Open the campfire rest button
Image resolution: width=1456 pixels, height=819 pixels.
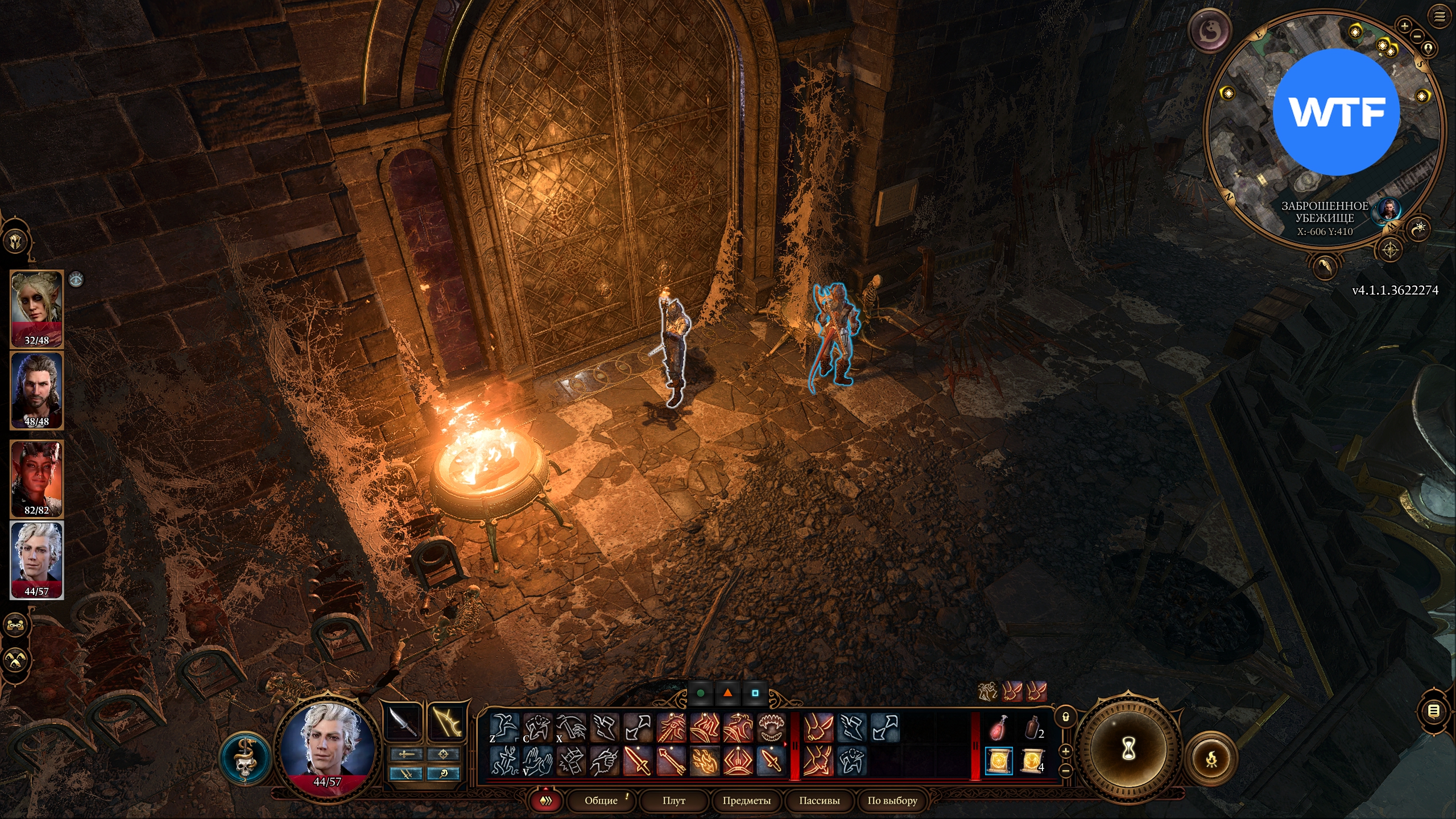[x=1211, y=759]
